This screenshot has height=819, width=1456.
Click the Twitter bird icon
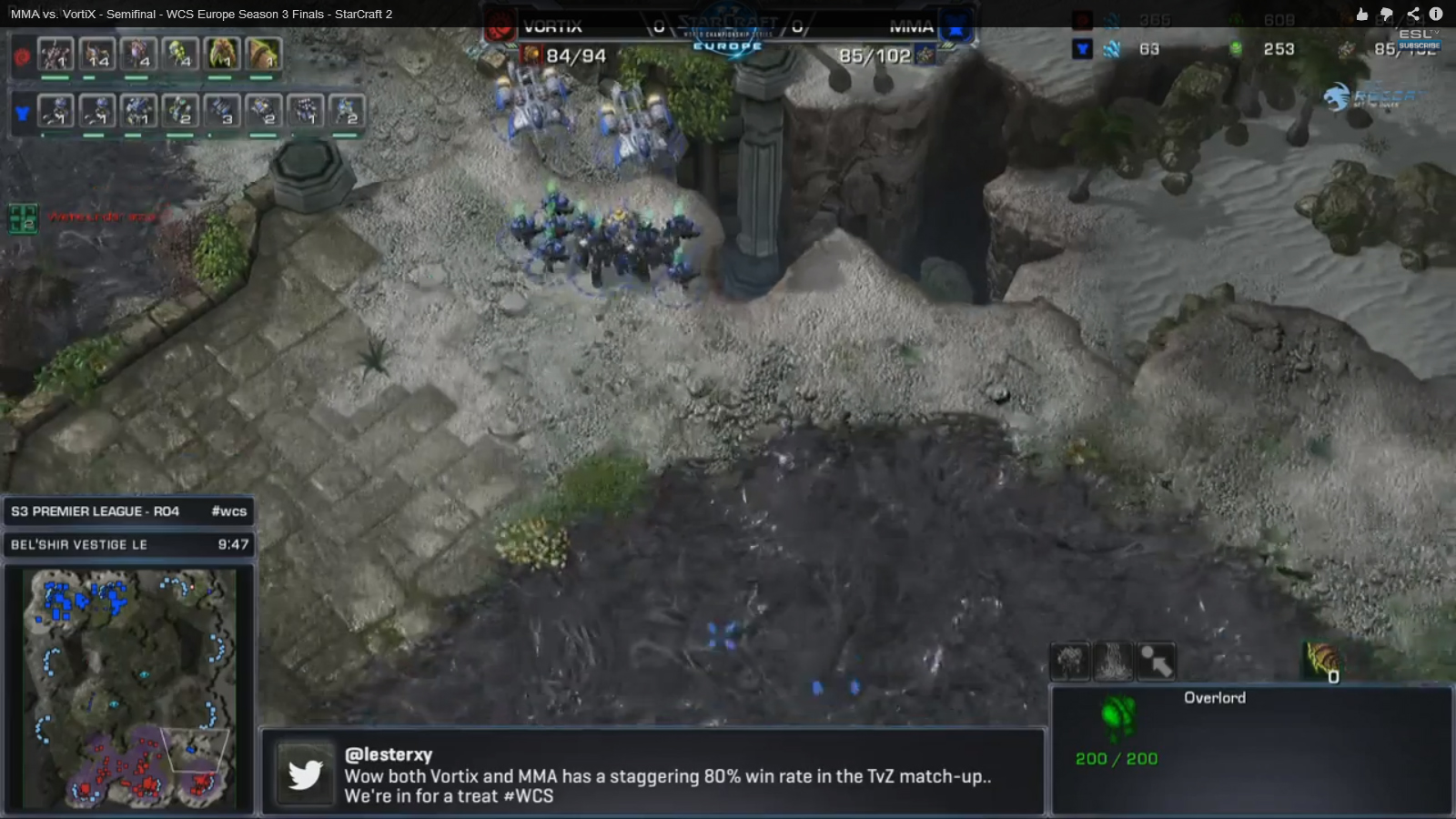305,774
